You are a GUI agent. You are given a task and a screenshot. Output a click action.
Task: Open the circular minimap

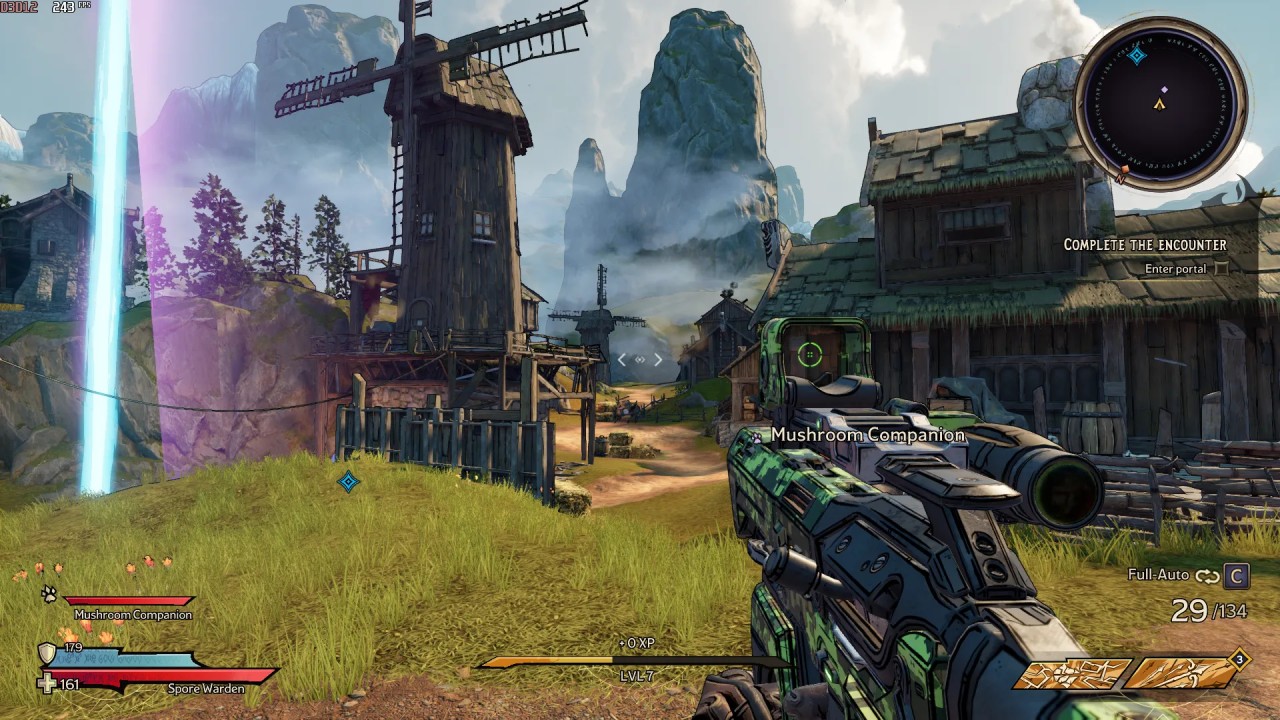pos(1160,102)
